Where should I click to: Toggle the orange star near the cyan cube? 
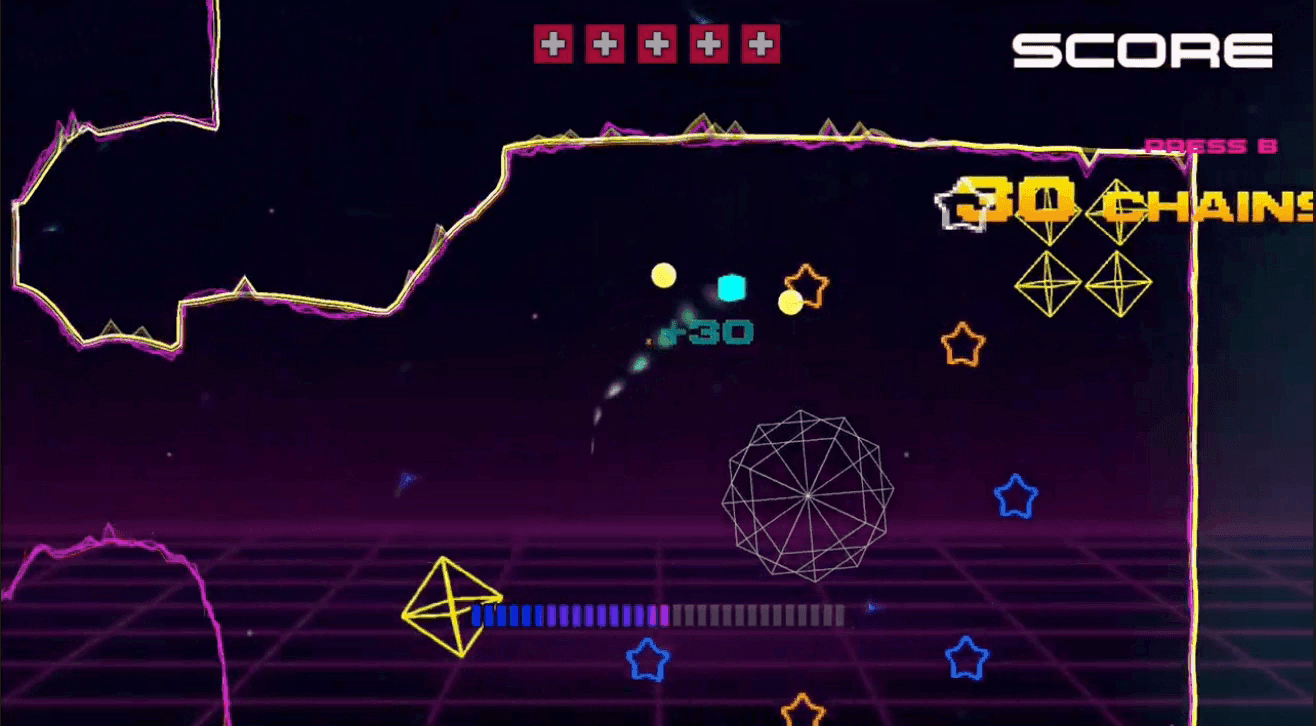point(806,288)
